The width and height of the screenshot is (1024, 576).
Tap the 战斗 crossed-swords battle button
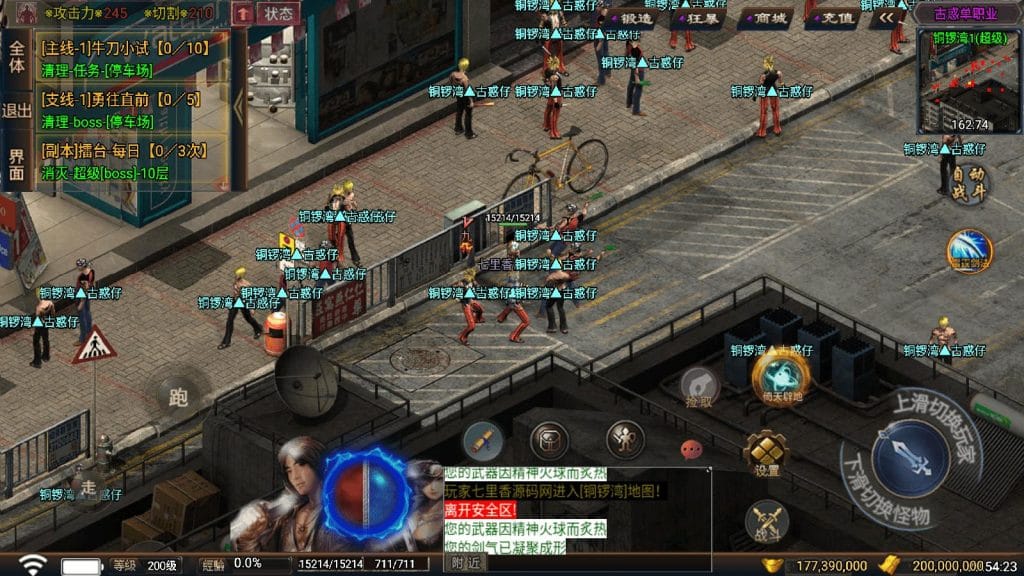tap(766, 521)
